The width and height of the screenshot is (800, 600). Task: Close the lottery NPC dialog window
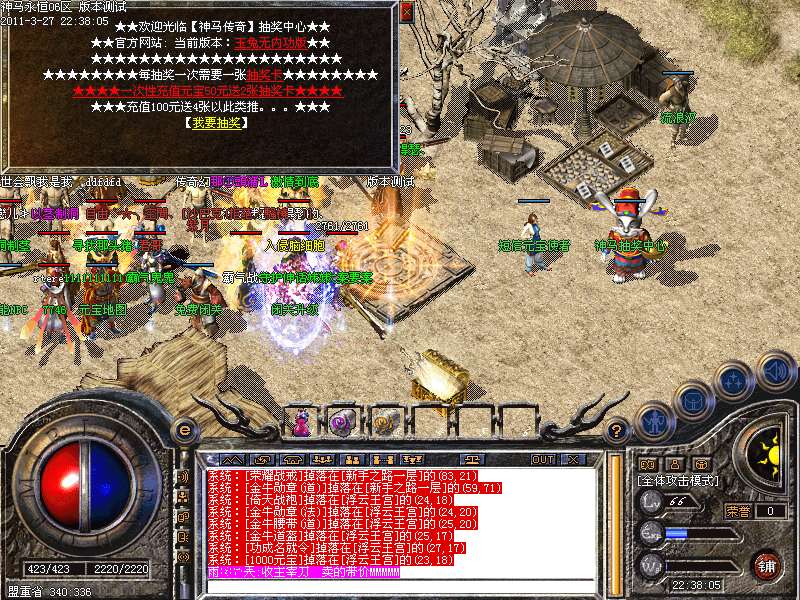(406, 11)
